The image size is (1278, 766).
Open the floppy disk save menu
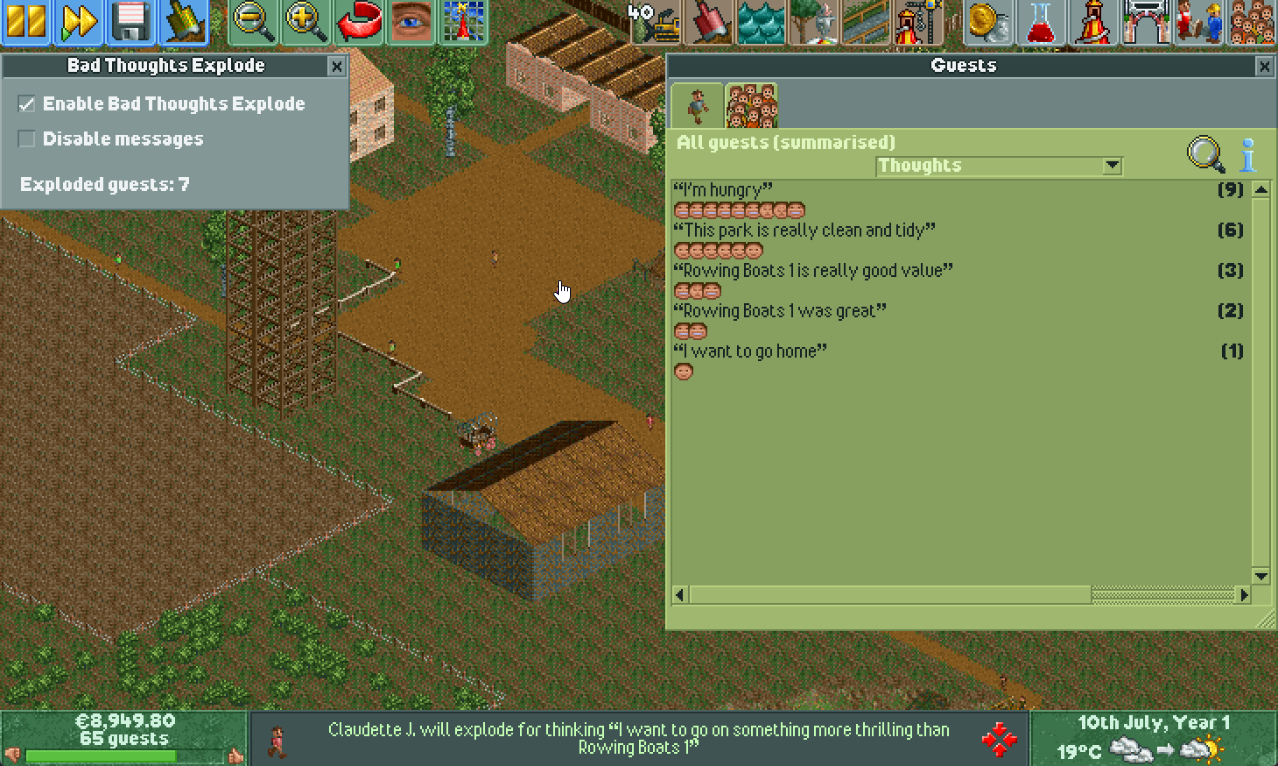pyautogui.click(x=130, y=22)
